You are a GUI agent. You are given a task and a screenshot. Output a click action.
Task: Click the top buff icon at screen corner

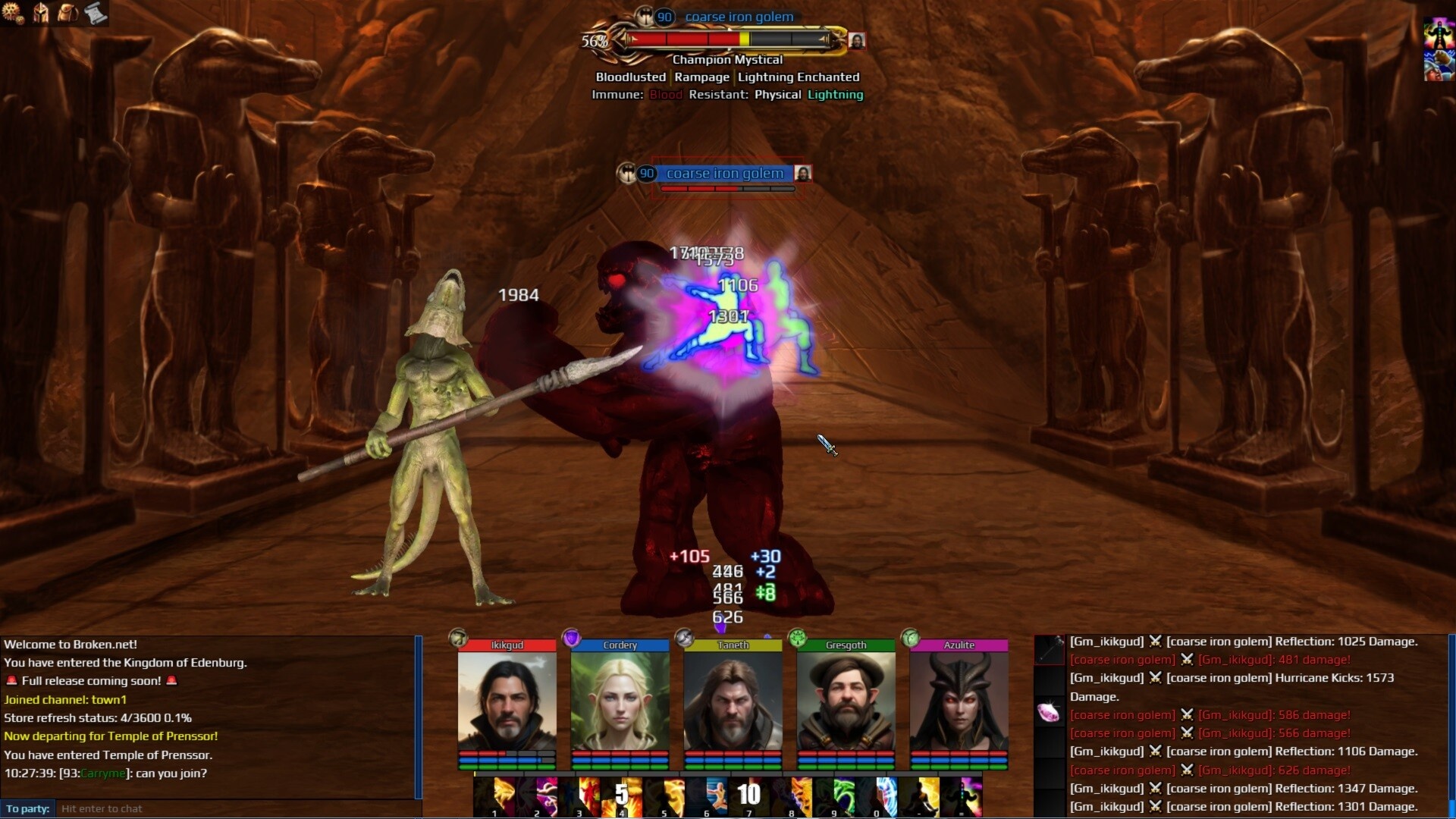1438,34
